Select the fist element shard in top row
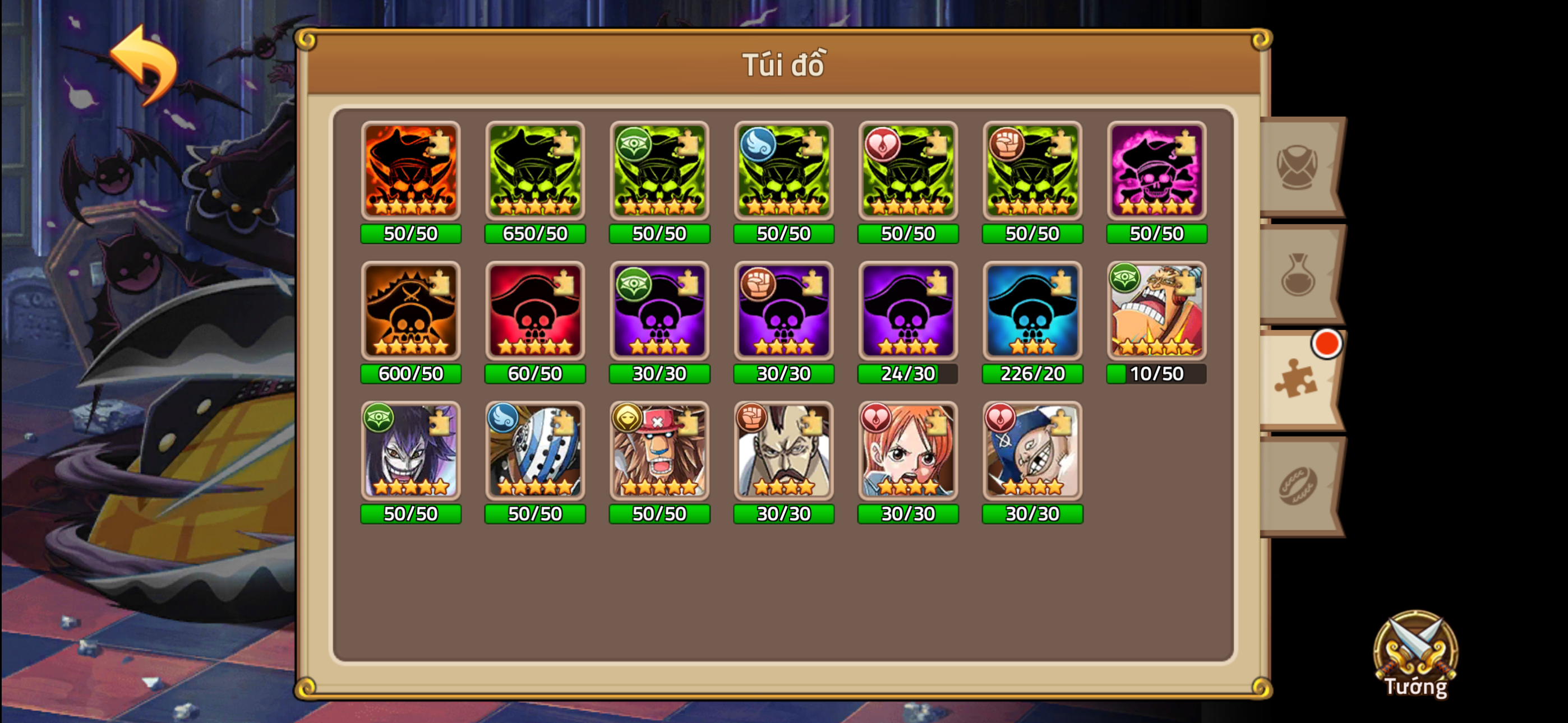Viewport: 1568px width, 723px height. coord(1032,170)
